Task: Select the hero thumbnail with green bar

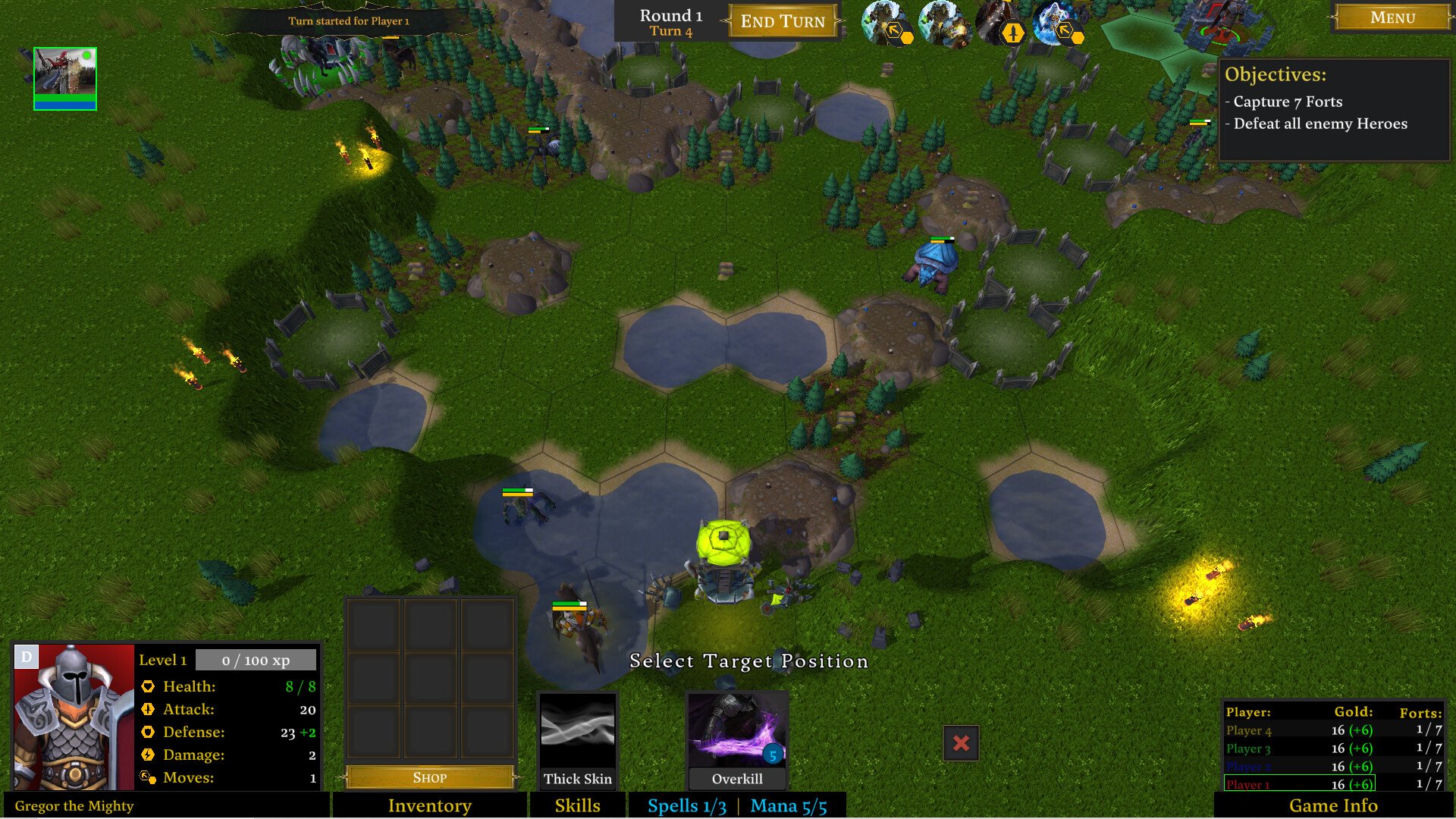Action: pyautogui.click(x=65, y=78)
